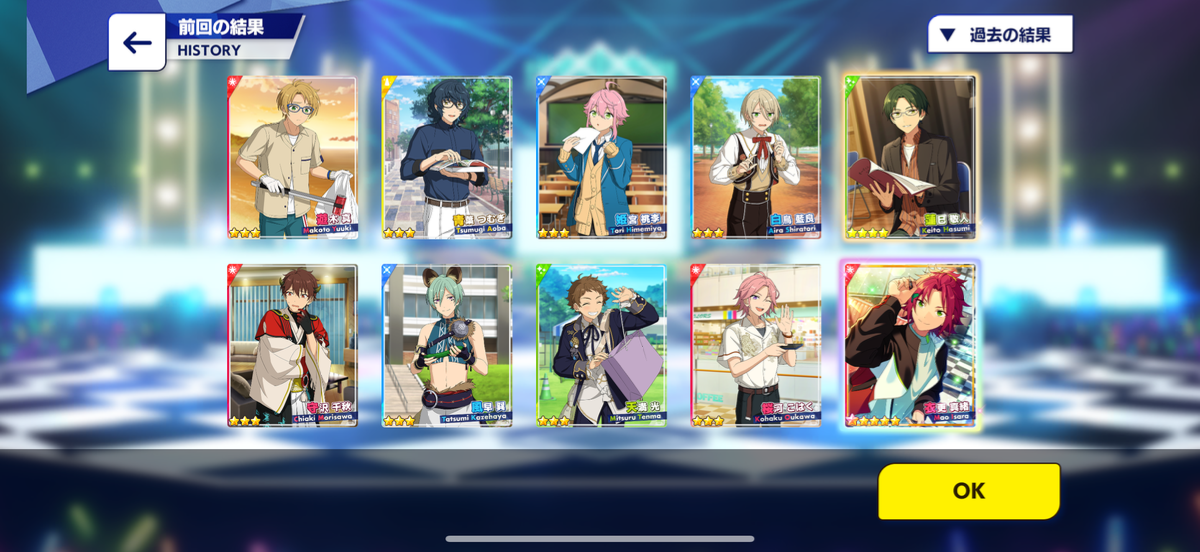This screenshot has width=1200, height=552.
Task: Select the Makoto Yuuki card
Action: (x=292, y=158)
